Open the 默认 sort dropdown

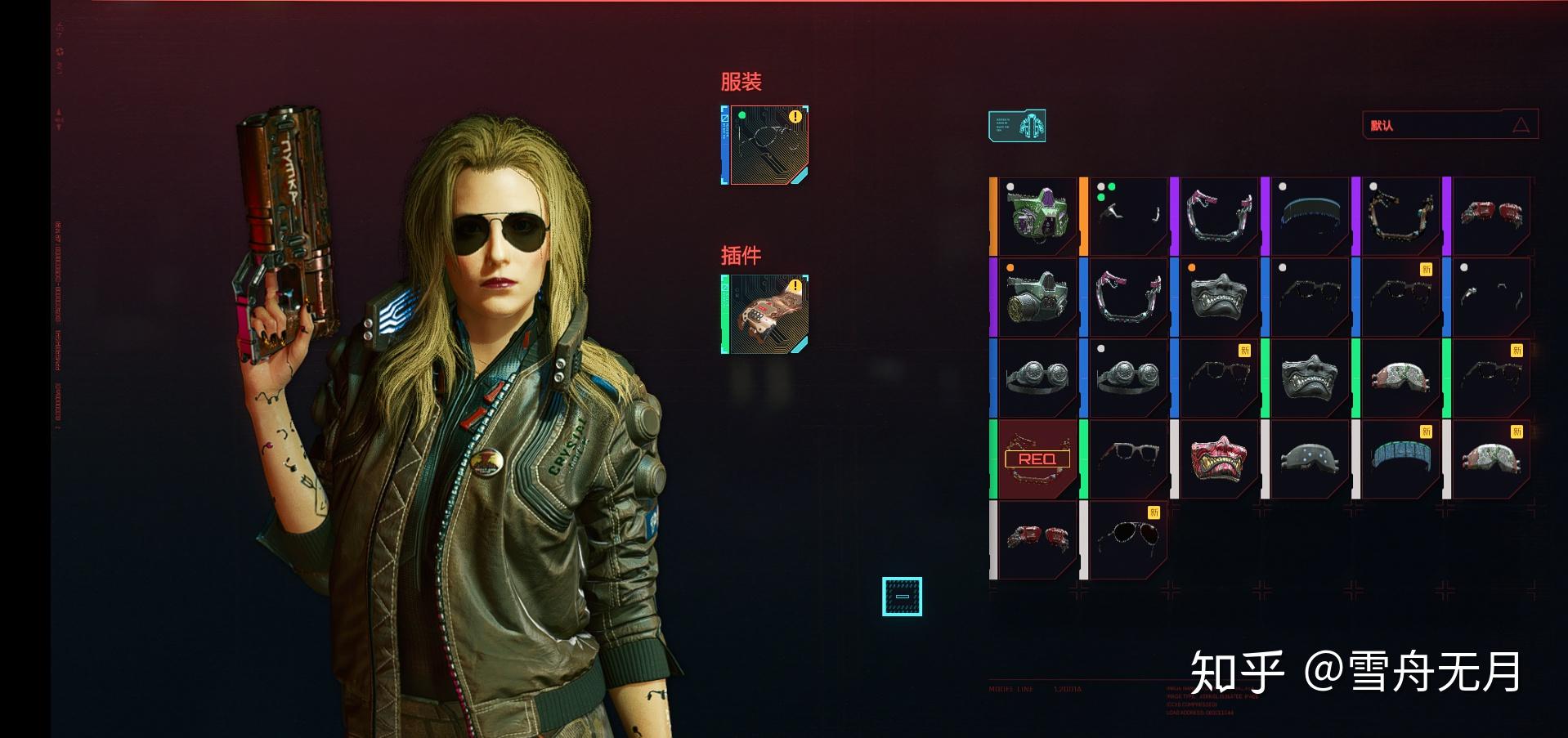click(1449, 125)
